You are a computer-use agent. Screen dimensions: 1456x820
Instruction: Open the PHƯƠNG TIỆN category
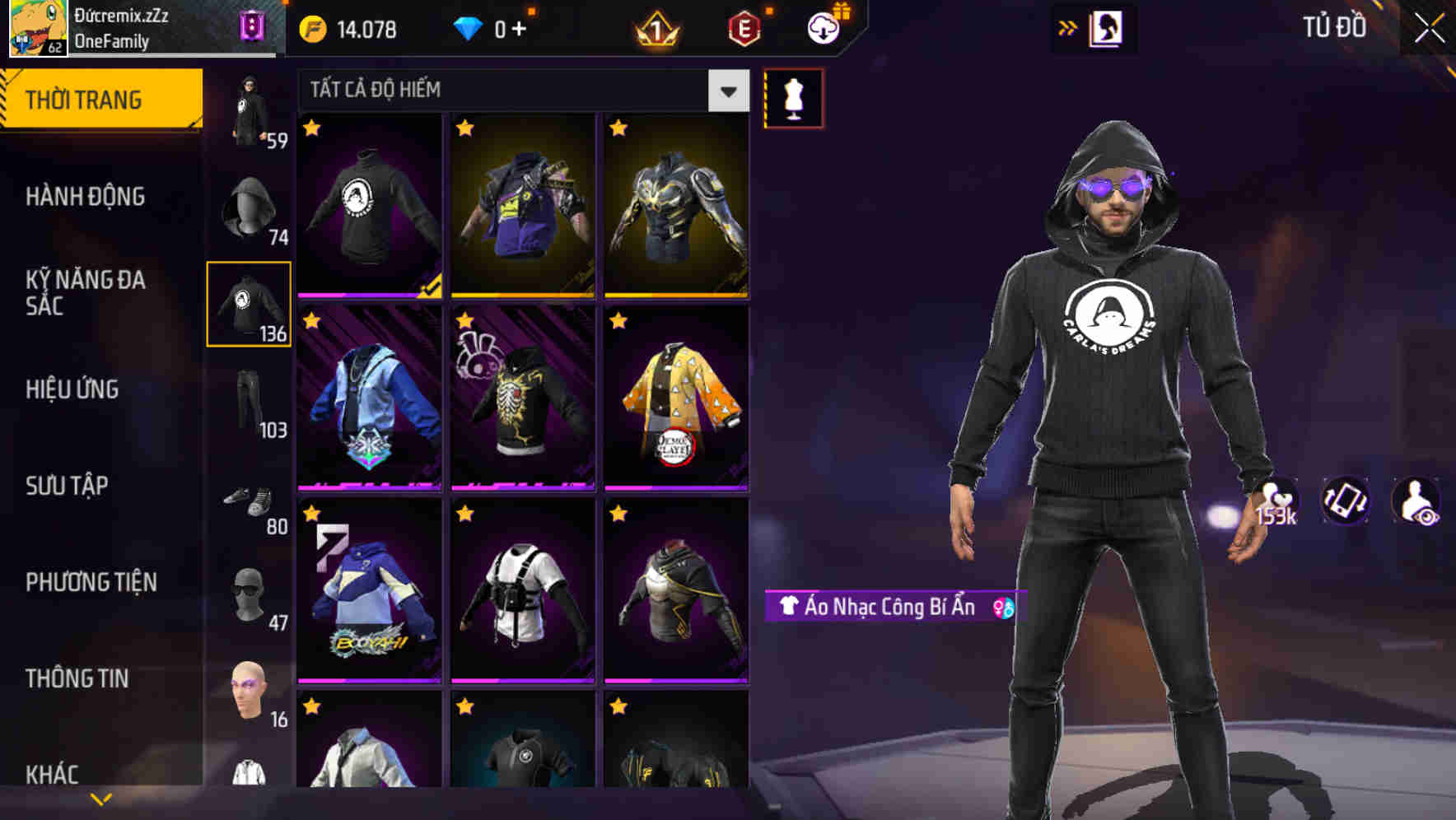coord(91,581)
